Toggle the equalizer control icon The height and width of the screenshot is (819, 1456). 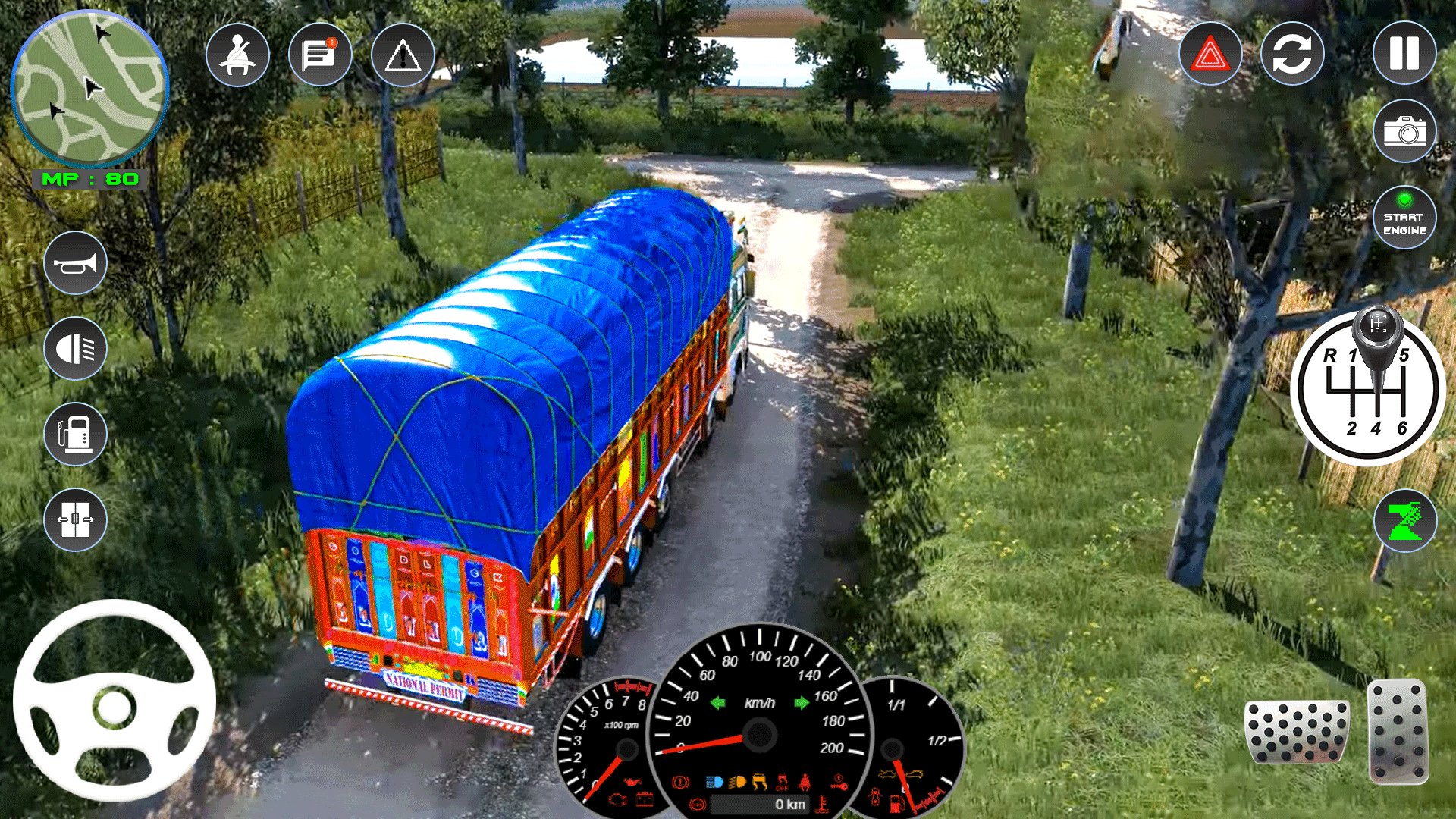tap(76, 519)
